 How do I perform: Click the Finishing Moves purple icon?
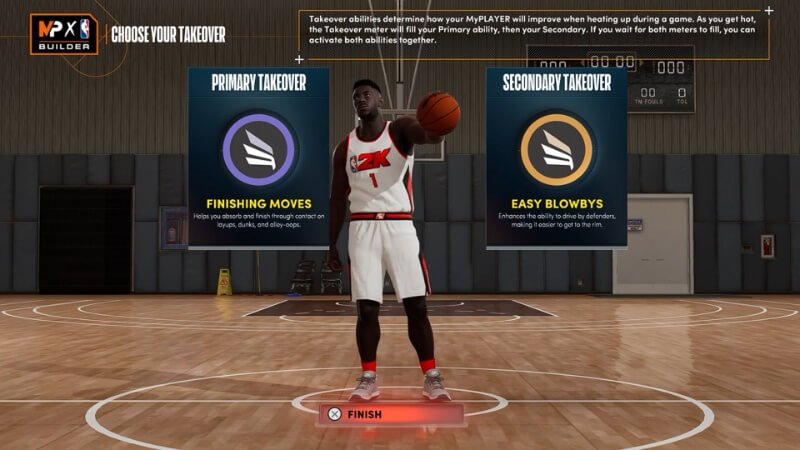[x=258, y=149]
